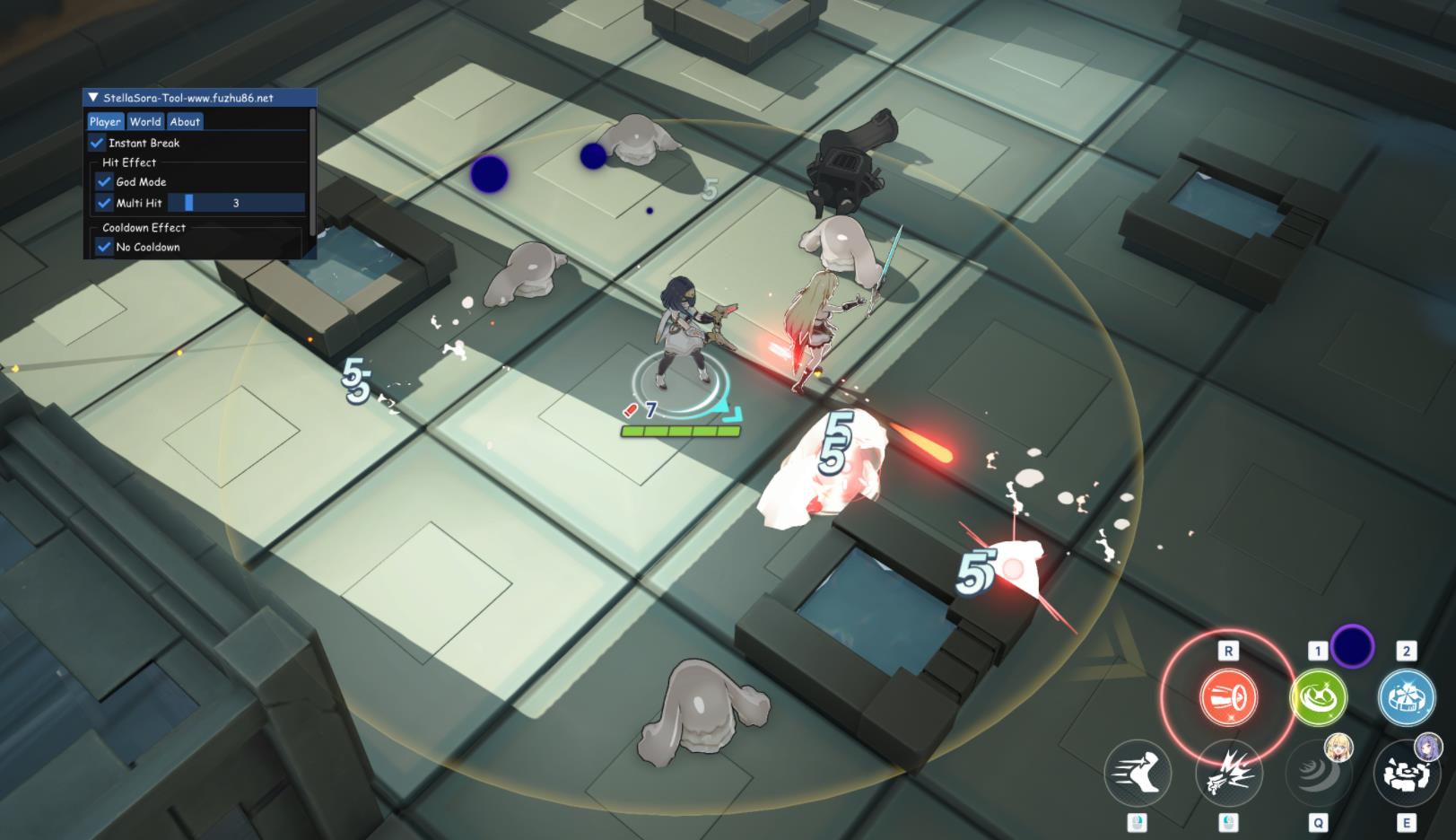Tap the dash boot button
1456x840 pixels.
pyautogui.click(x=1138, y=773)
